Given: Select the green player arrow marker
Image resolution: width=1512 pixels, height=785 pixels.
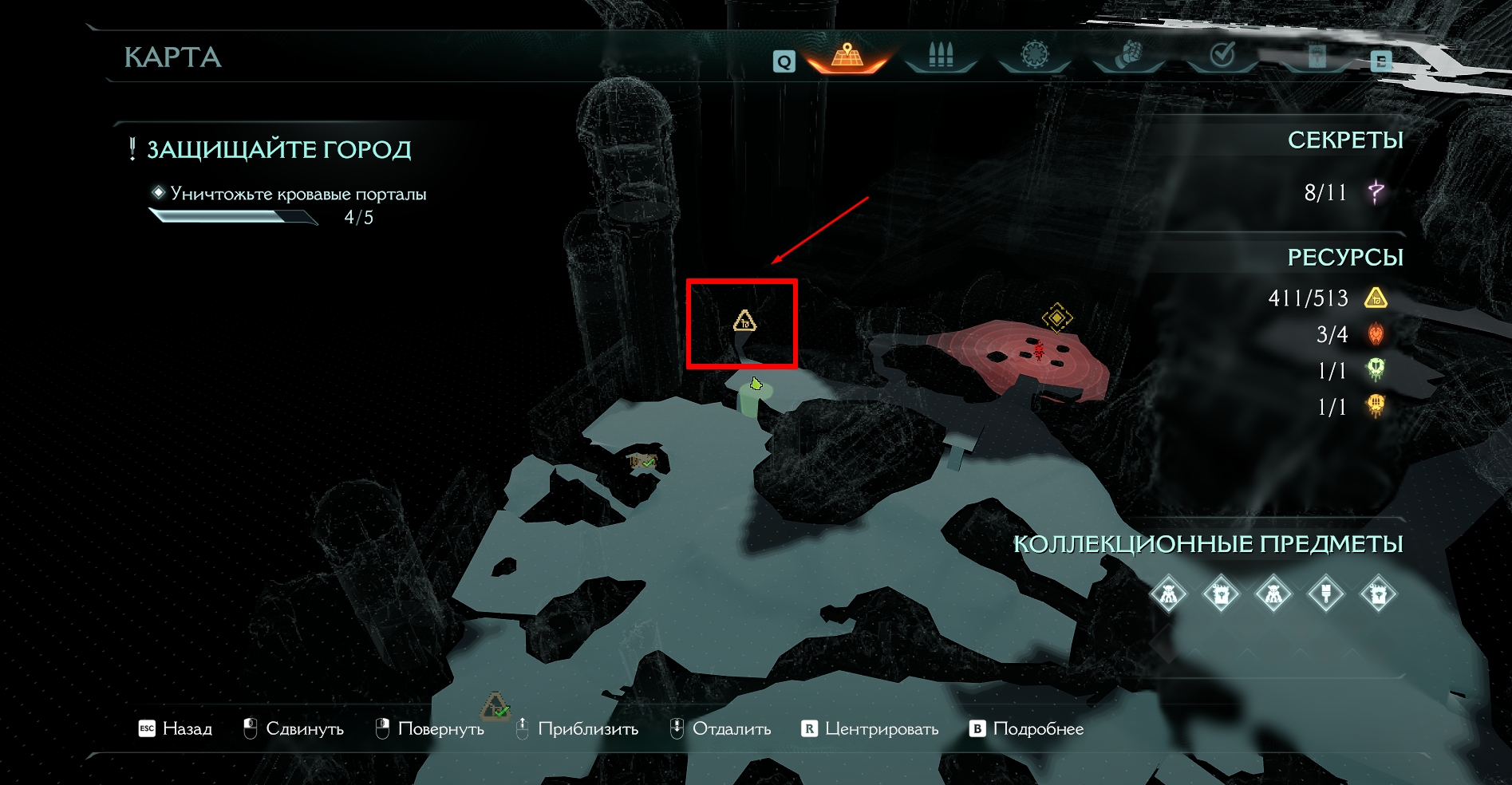Looking at the screenshot, I should 756,385.
